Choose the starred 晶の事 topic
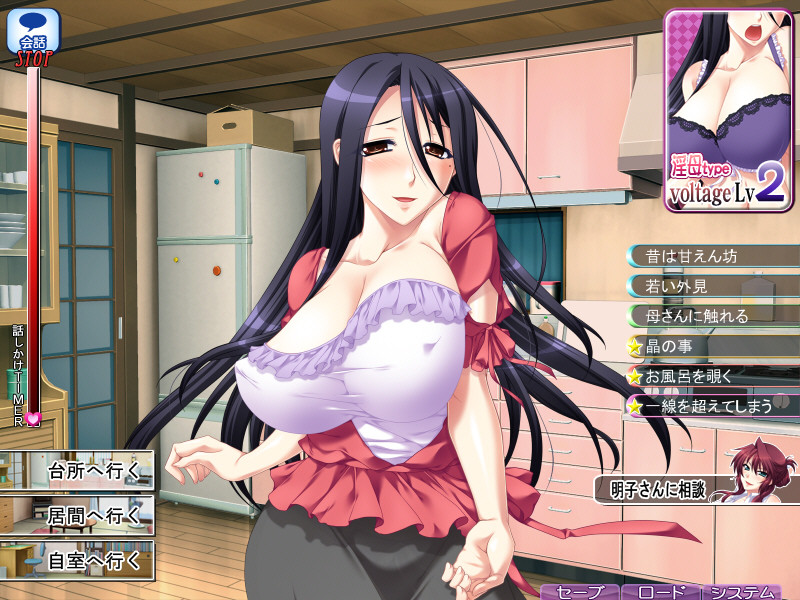This screenshot has width=800, height=600. (x=710, y=347)
